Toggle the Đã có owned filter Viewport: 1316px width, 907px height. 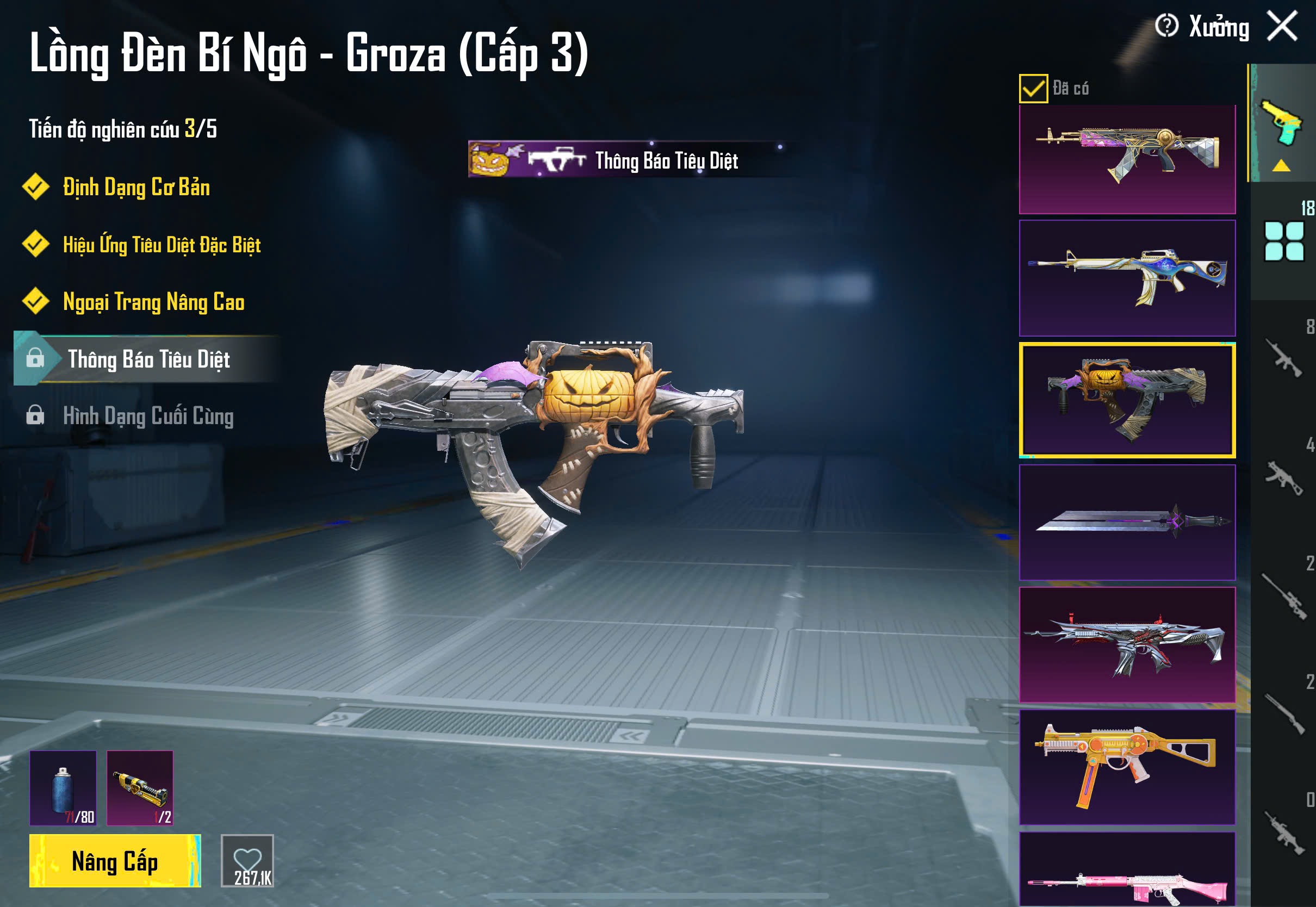click(x=1033, y=89)
